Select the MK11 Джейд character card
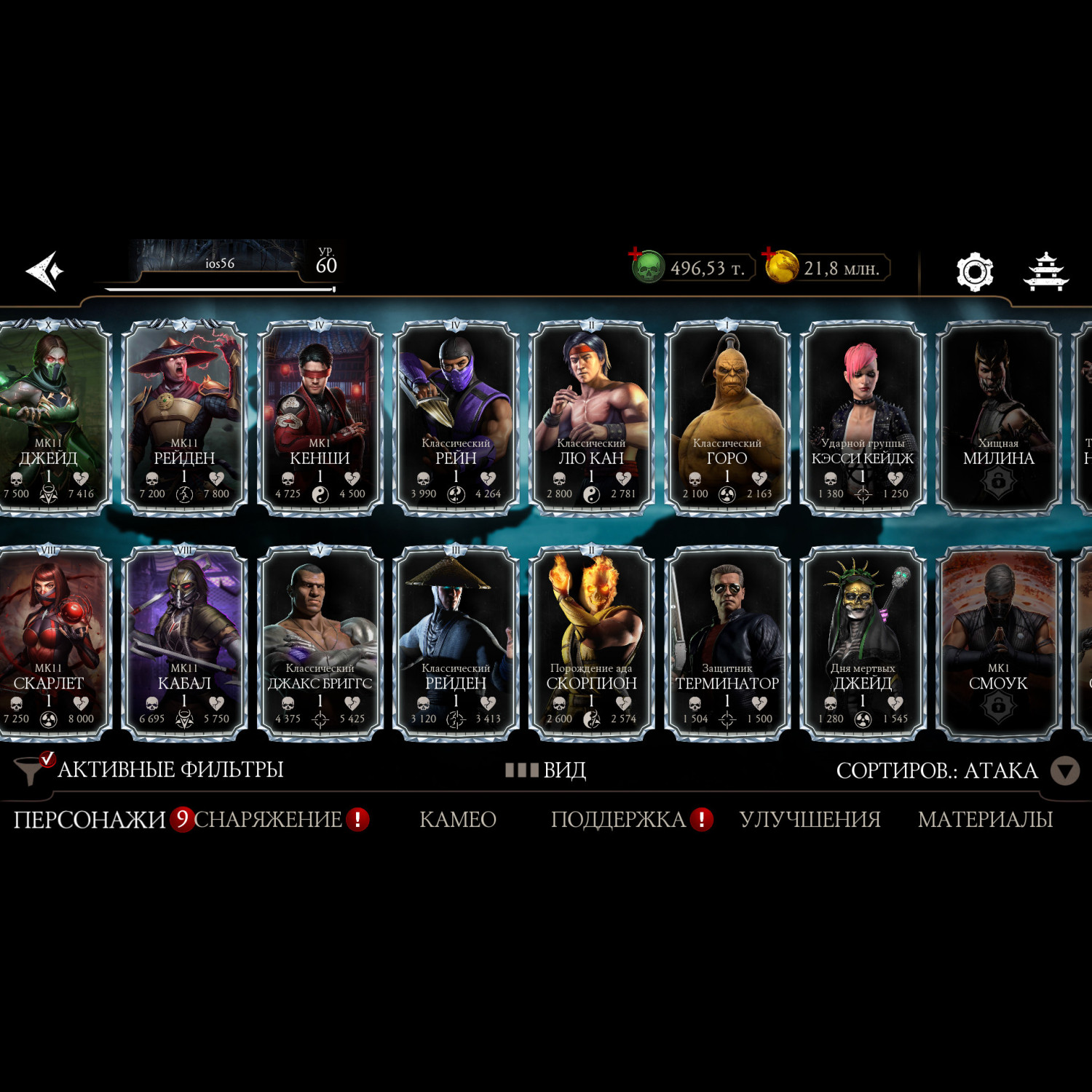 pos(50,419)
